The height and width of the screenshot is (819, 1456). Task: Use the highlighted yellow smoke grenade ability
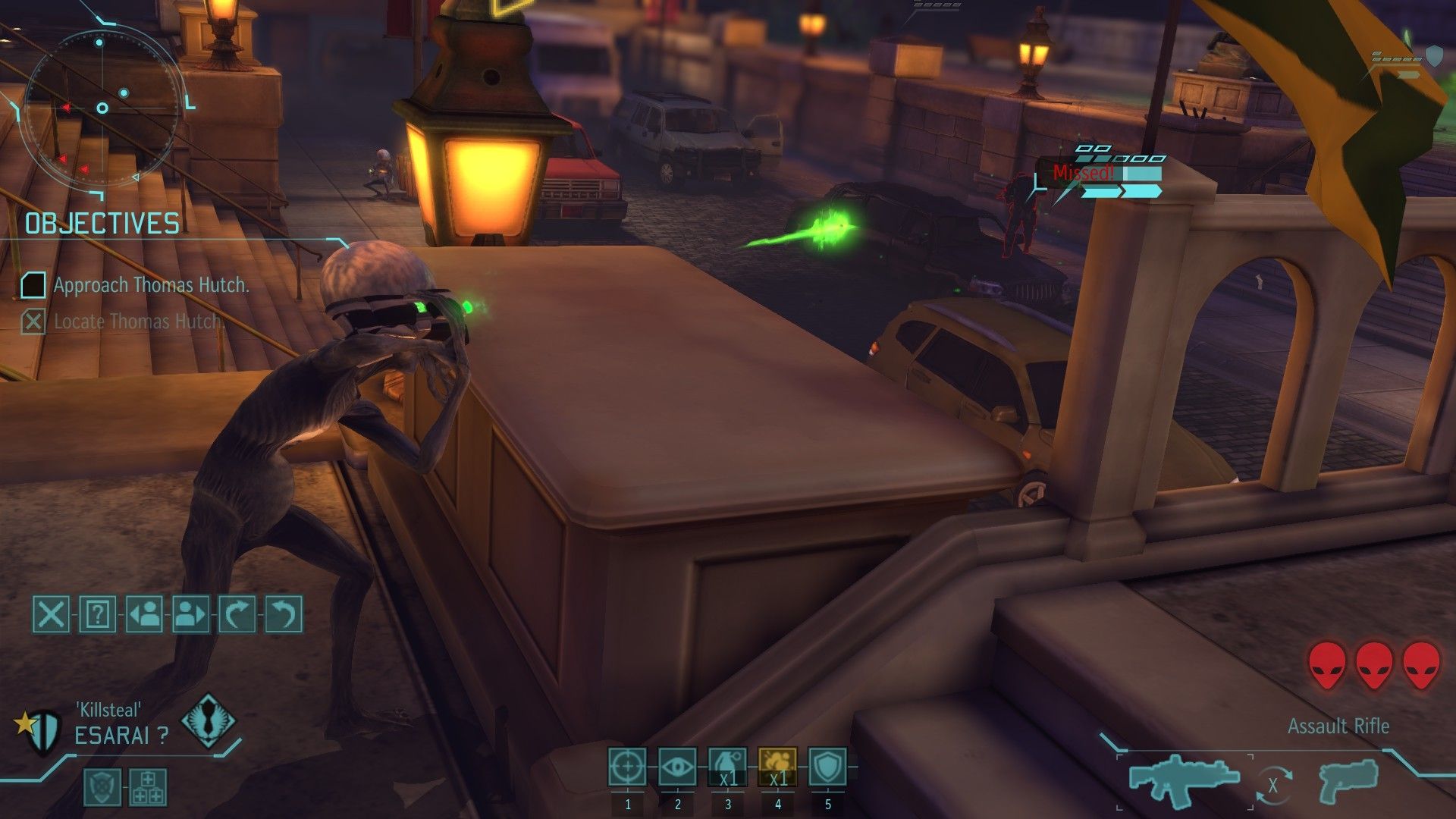777,767
